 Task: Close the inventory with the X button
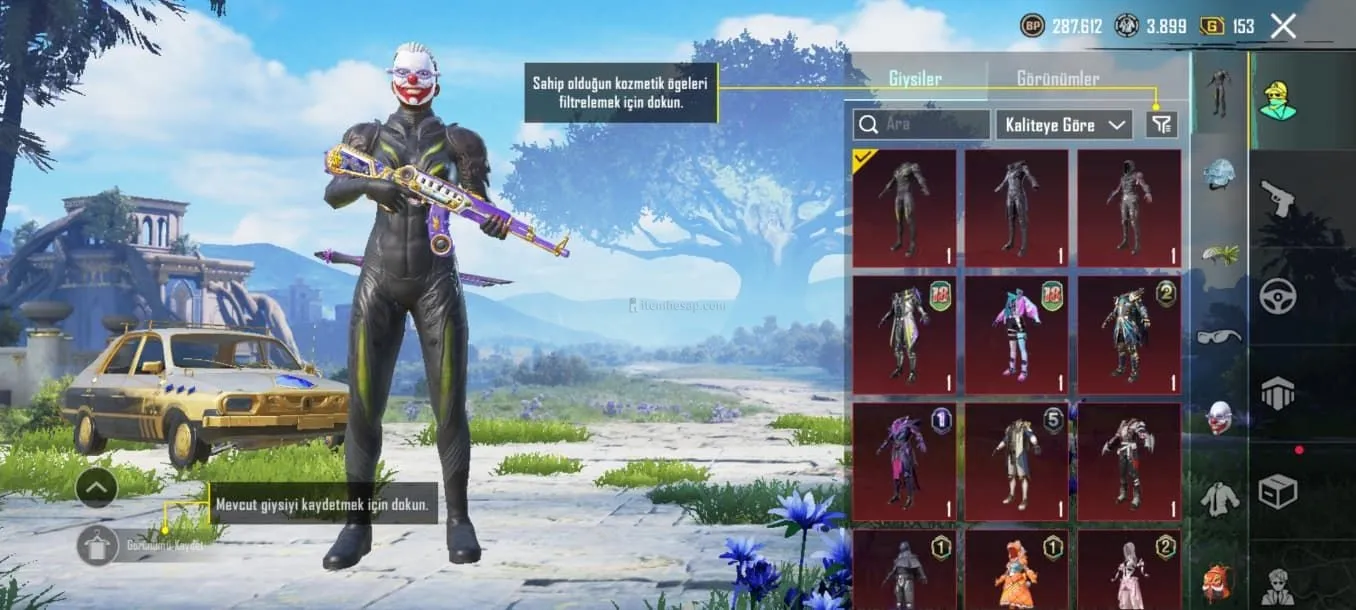[1283, 26]
